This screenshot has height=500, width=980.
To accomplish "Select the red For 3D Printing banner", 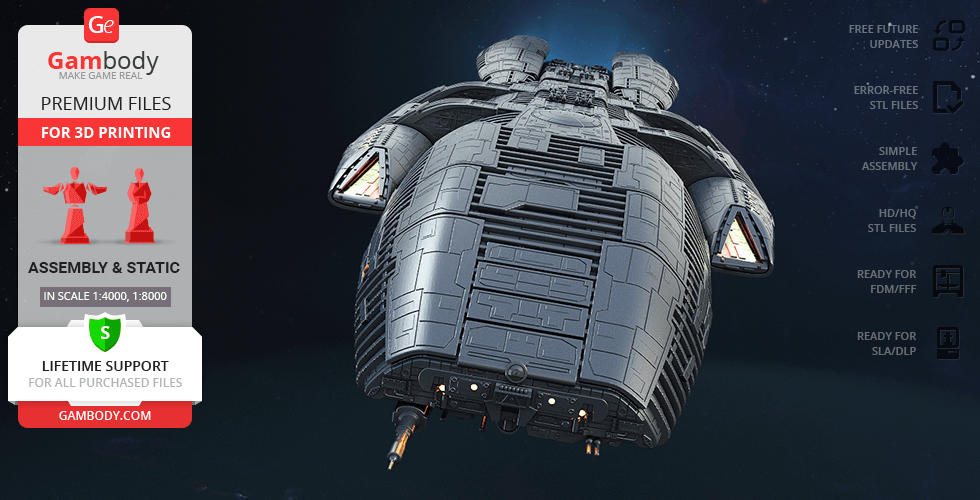I will coord(105,132).
